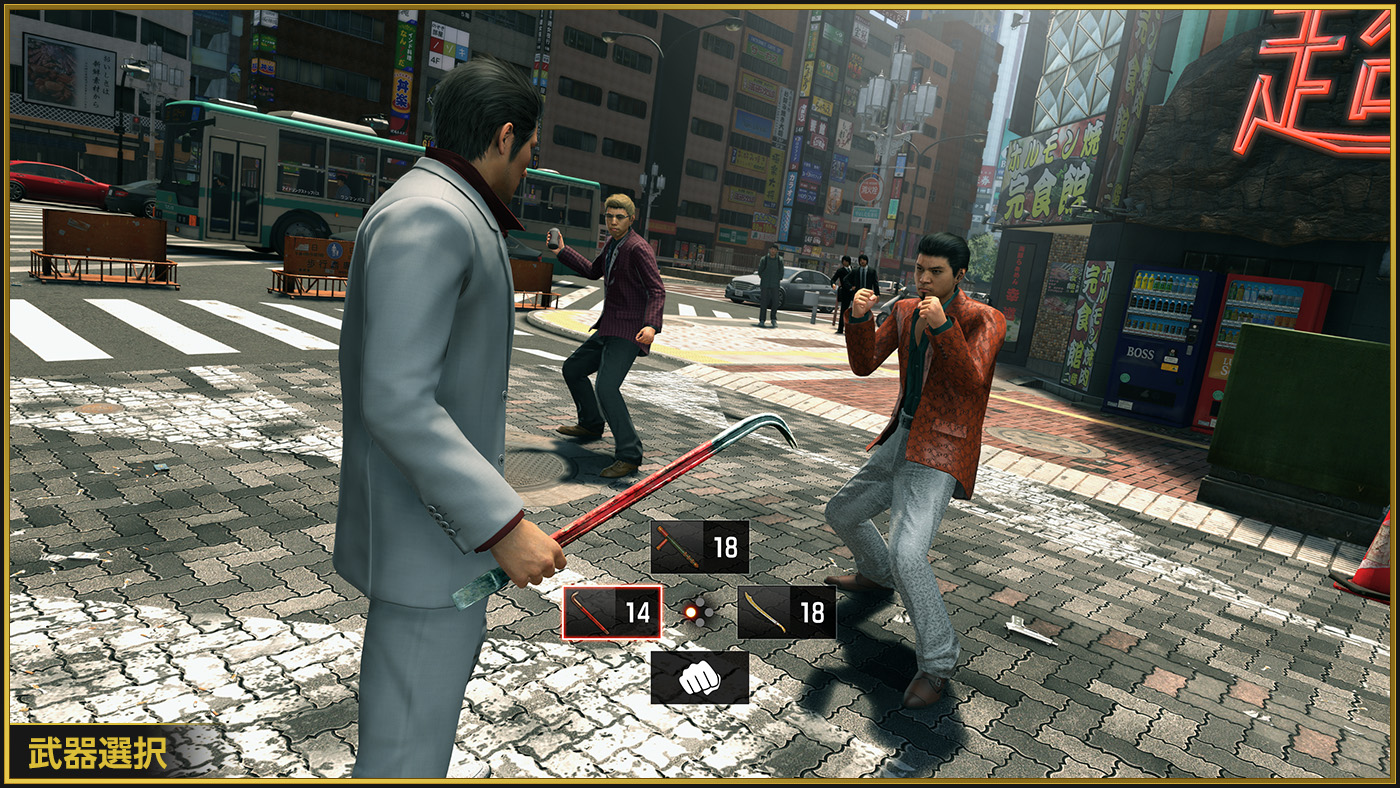Viewport: 1400px width, 788px height.
Task: Switch to bare fists slot
Action: (x=699, y=678)
